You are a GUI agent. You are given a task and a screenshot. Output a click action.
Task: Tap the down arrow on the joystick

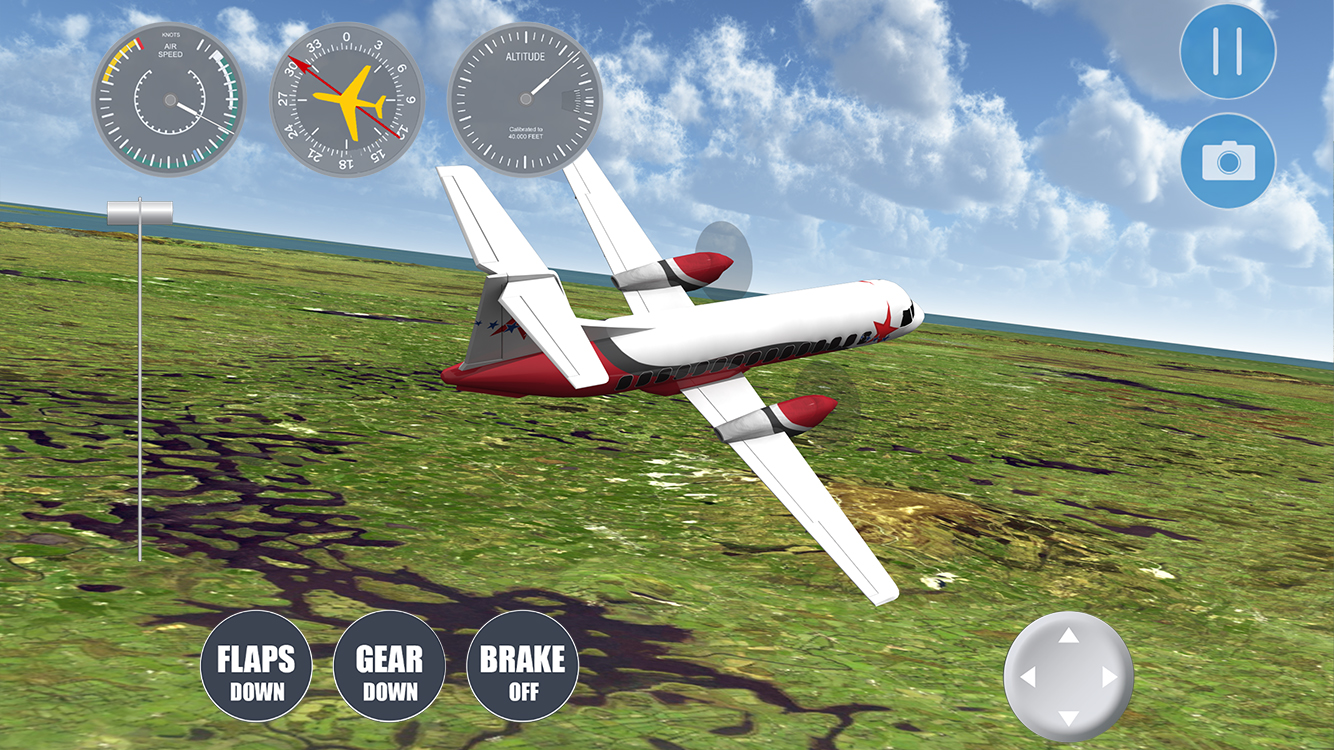[x=1068, y=718]
